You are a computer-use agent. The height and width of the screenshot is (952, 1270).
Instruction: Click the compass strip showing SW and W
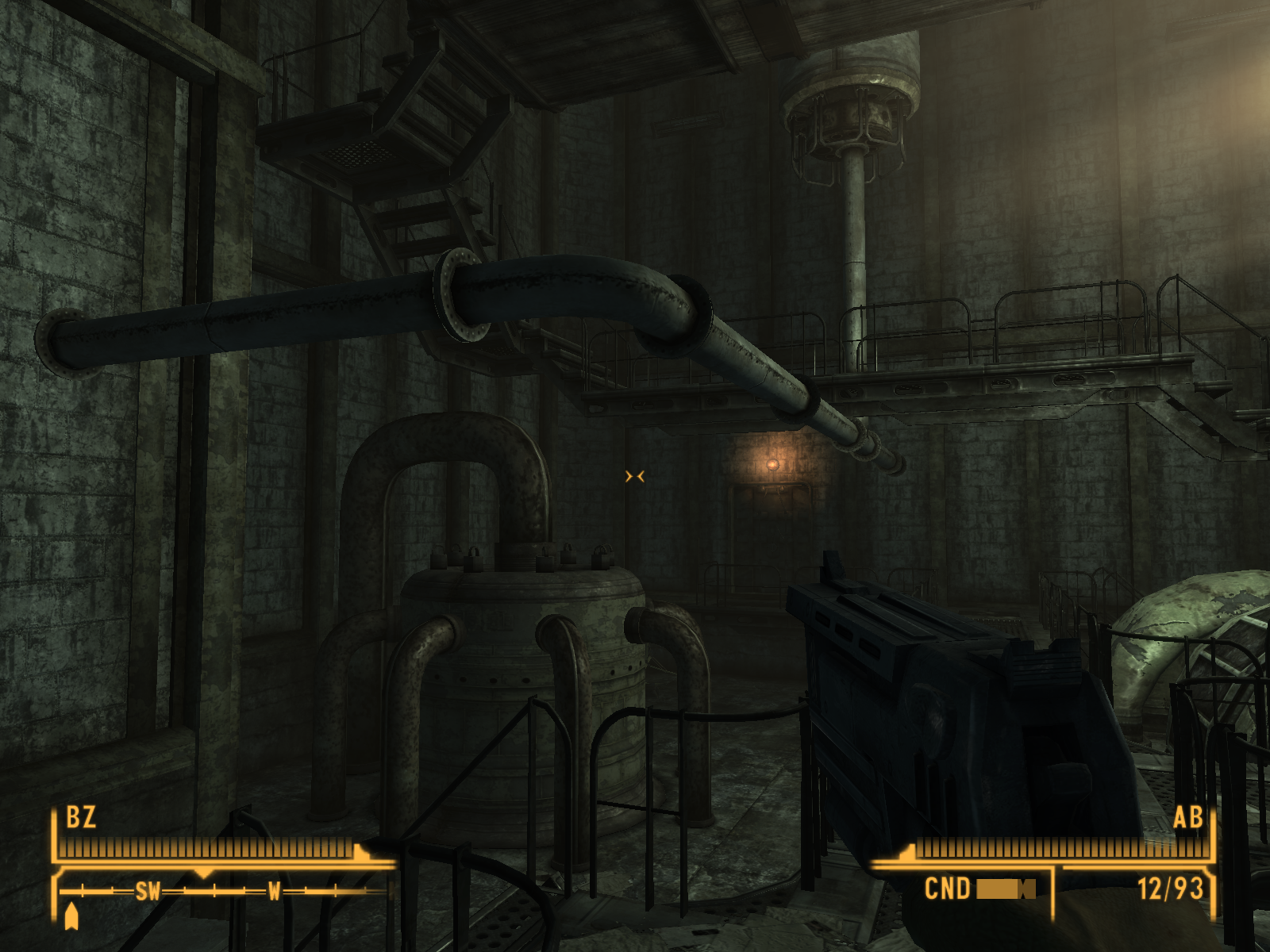226,891
